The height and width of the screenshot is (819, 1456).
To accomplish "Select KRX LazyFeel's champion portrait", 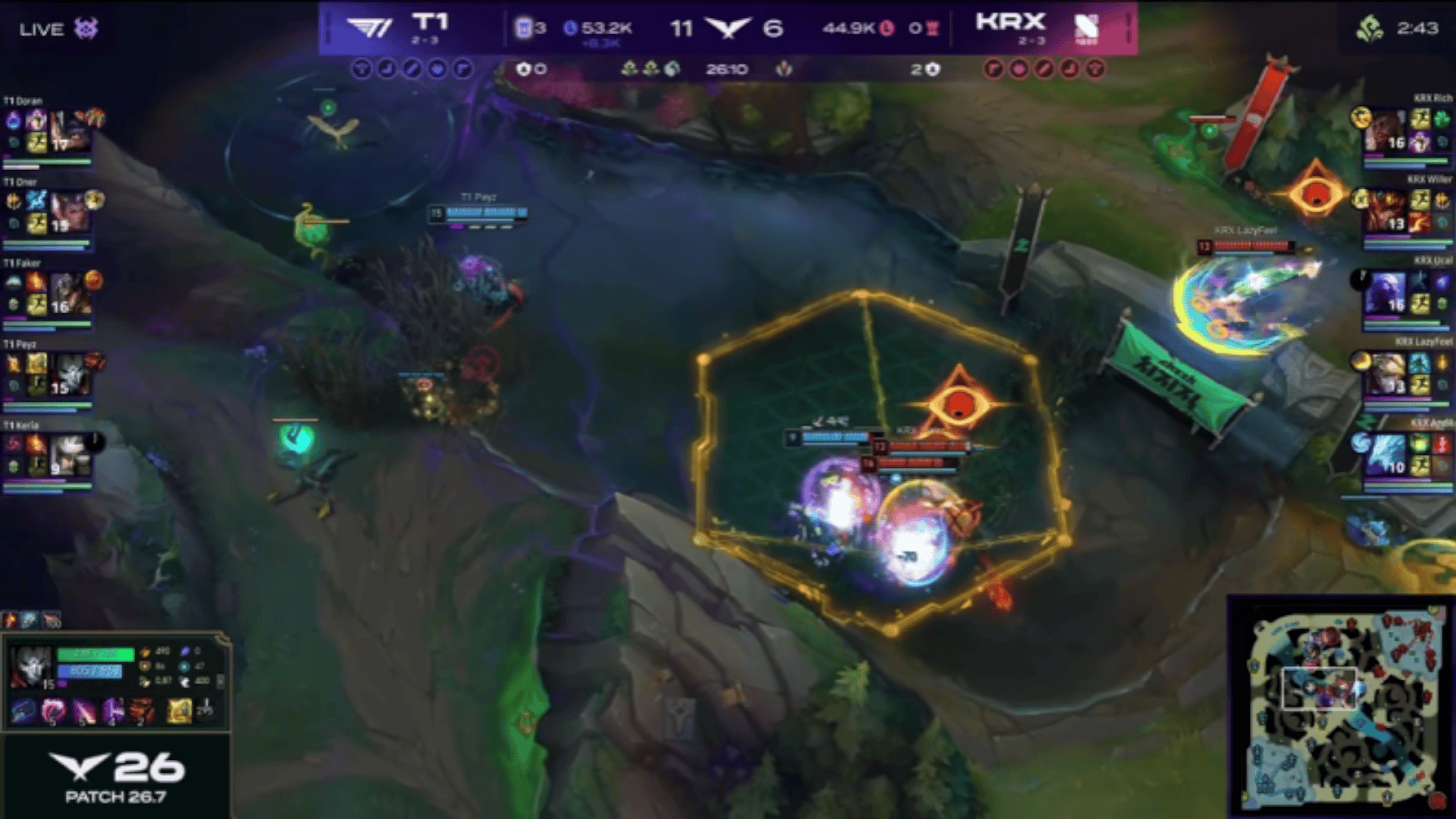I will click(x=1386, y=374).
